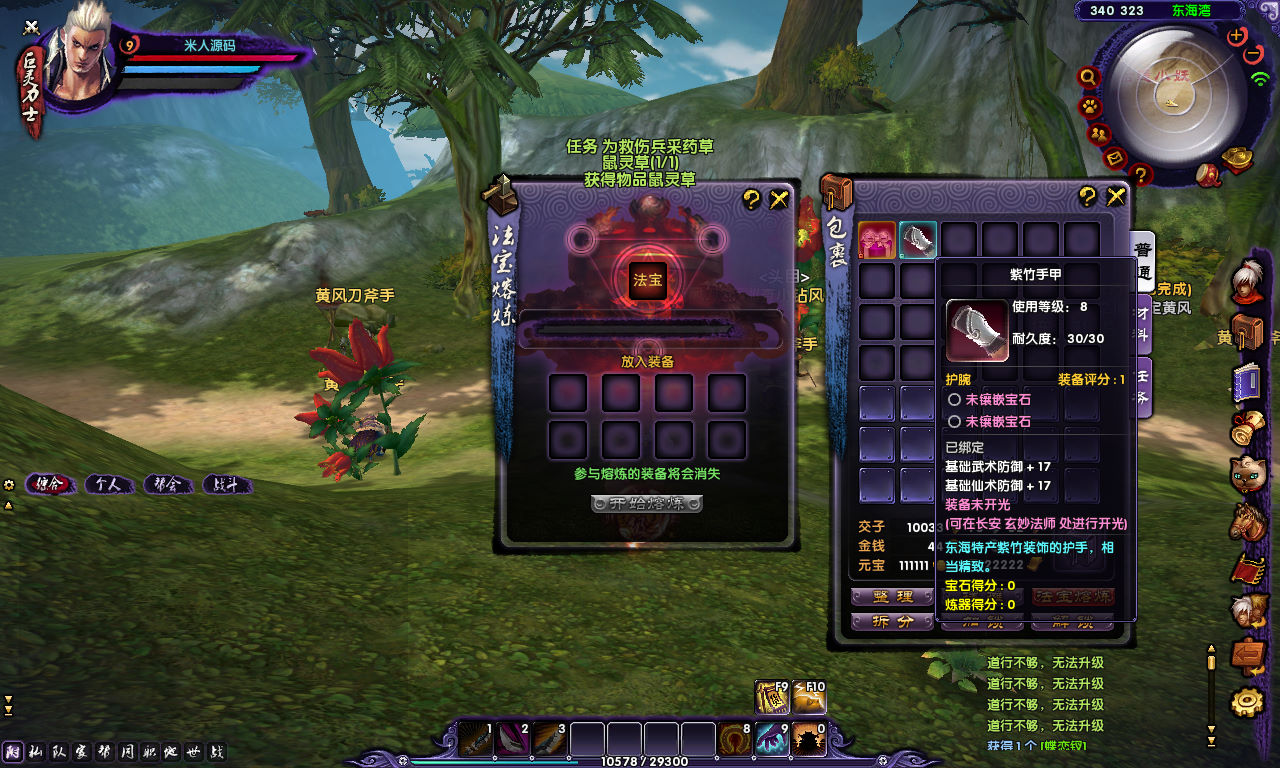Sort inventory with the 整理 button
Image resolution: width=1280 pixels, height=768 pixels.
coord(892,597)
